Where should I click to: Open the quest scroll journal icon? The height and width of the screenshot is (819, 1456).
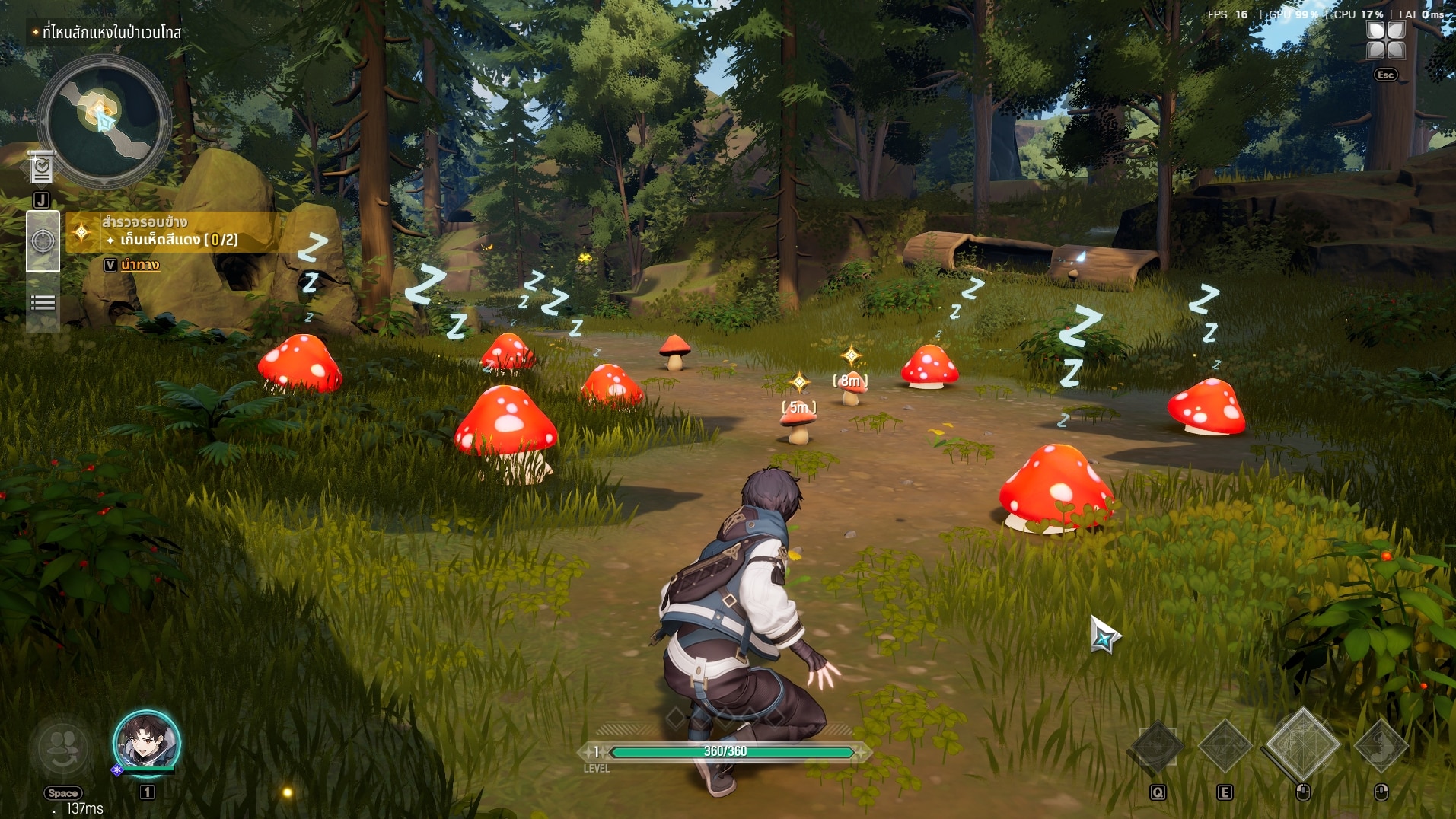42,167
